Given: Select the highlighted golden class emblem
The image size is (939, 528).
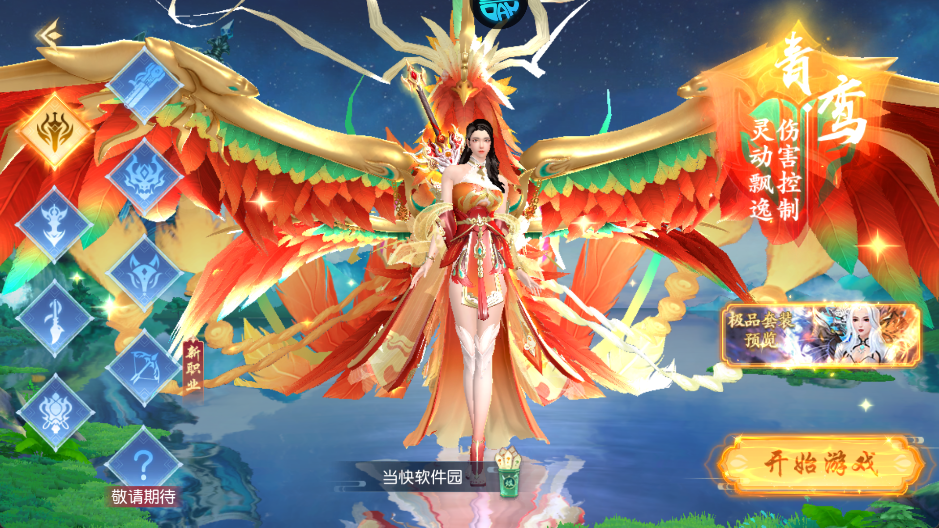Looking at the screenshot, I should tap(56, 128).
